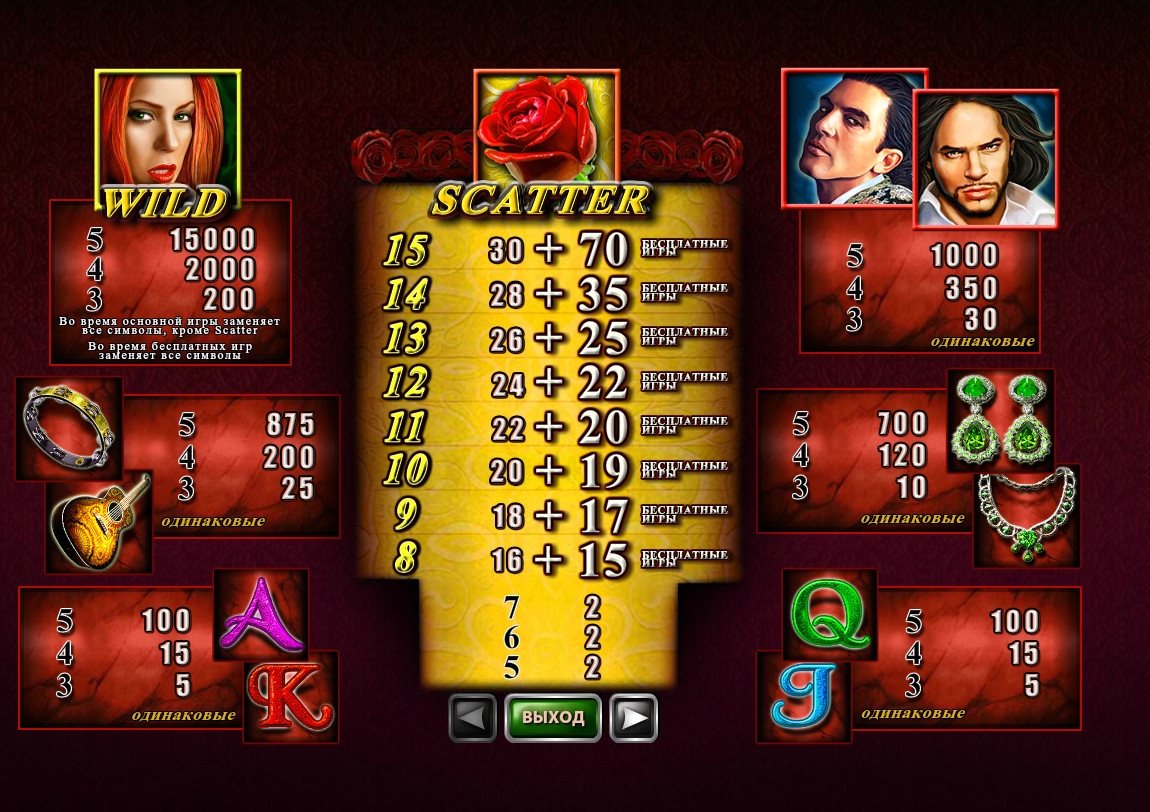Go to the previous paytable page
Image resolution: width=1150 pixels, height=812 pixels.
click(472, 717)
